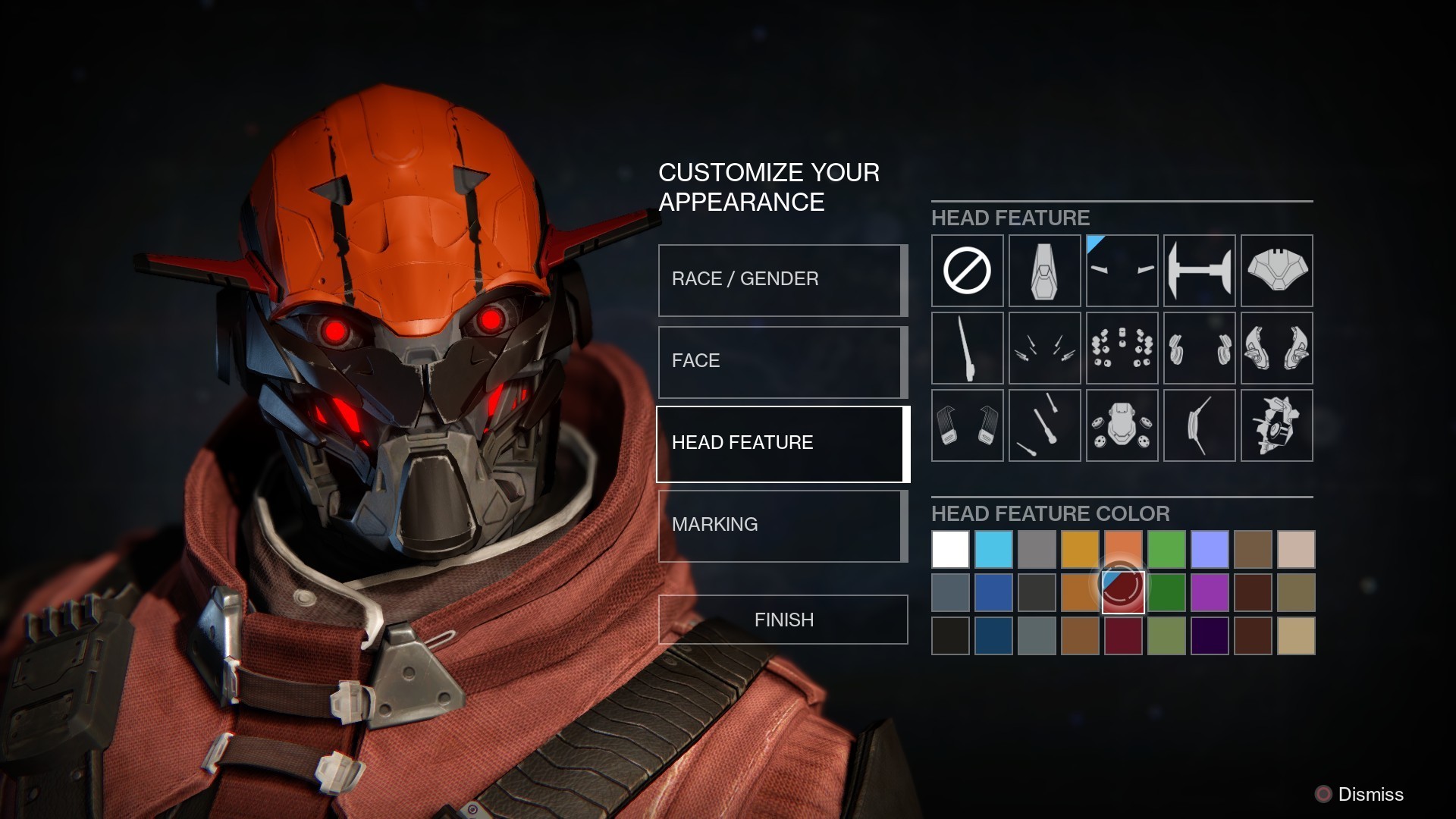The image size is (1456, 819).
Task: Pick the helmet crown plate head feature
Action: (x=1277, y=271)
